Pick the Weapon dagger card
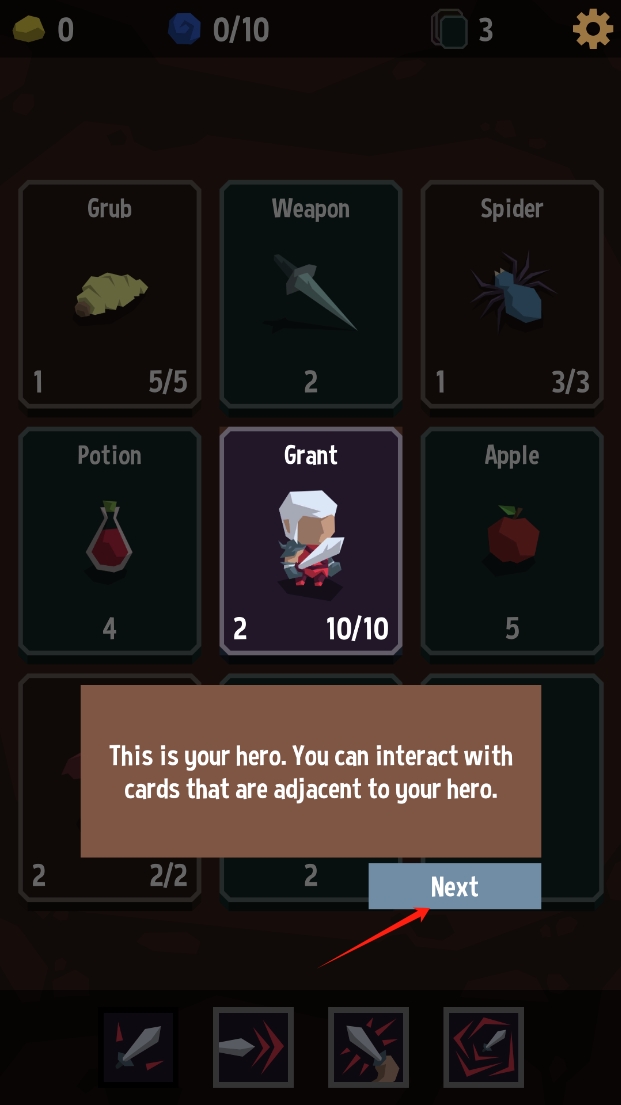The image size is (621, 1105). [x=310, y=294]
